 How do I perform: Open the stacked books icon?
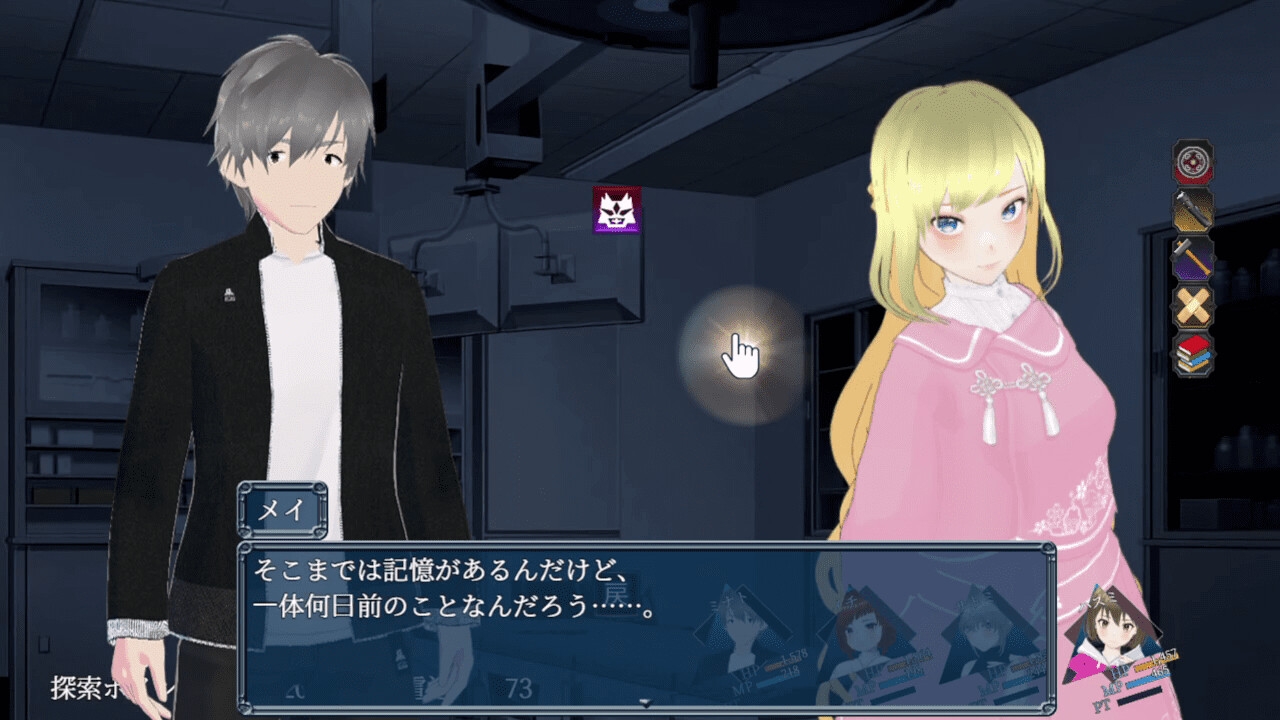(x=1193, y=354)
